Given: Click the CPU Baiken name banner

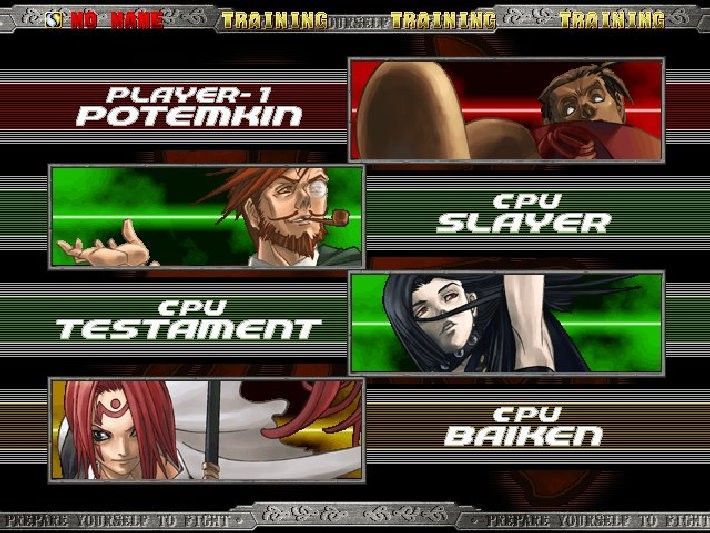Looking at the screenshot, I should tap(523, 428).
